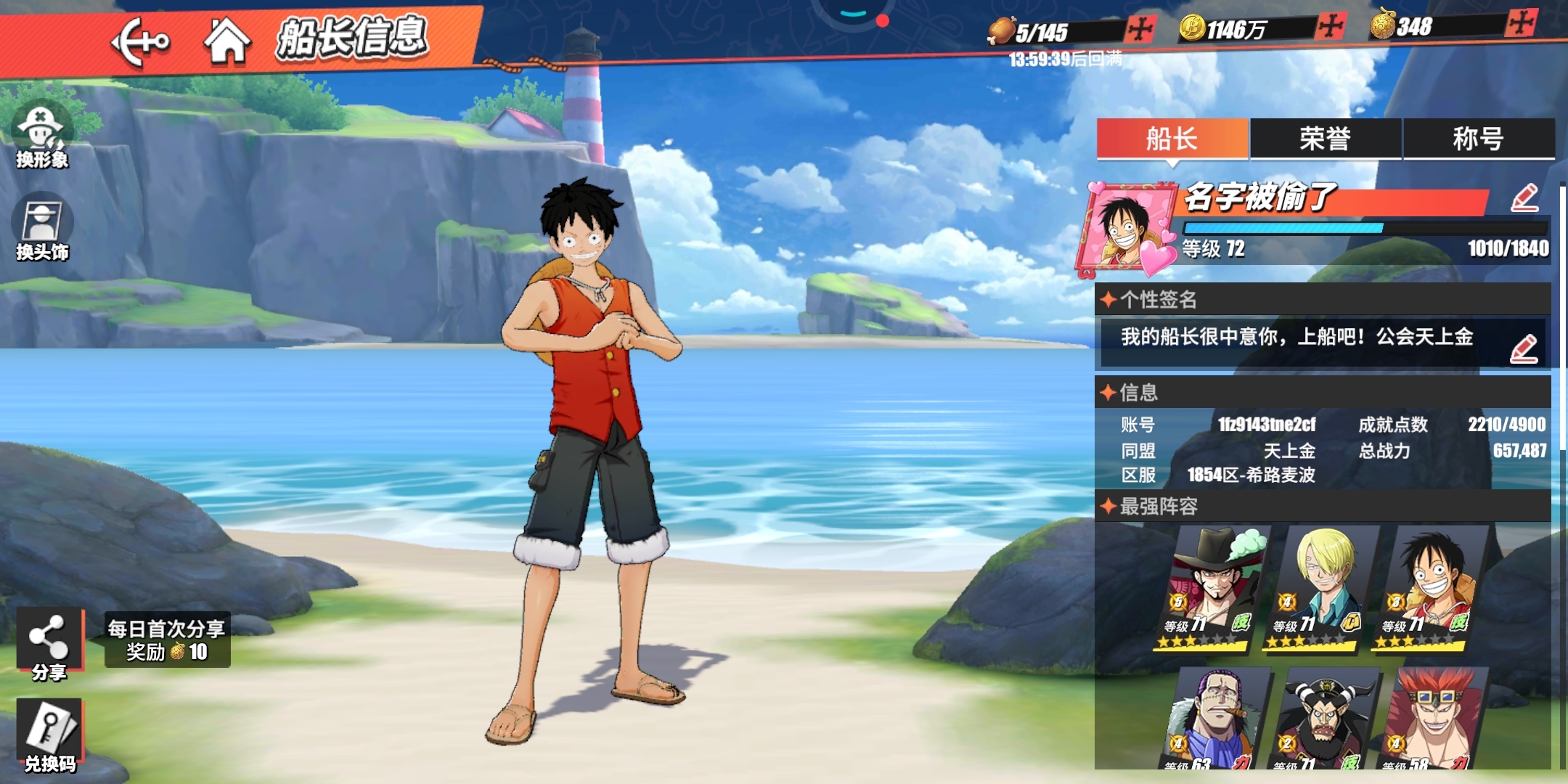Edit the 个性签名 personal signature
This screenshot has height=784, width=1568.
click(x=1524, y=349)
